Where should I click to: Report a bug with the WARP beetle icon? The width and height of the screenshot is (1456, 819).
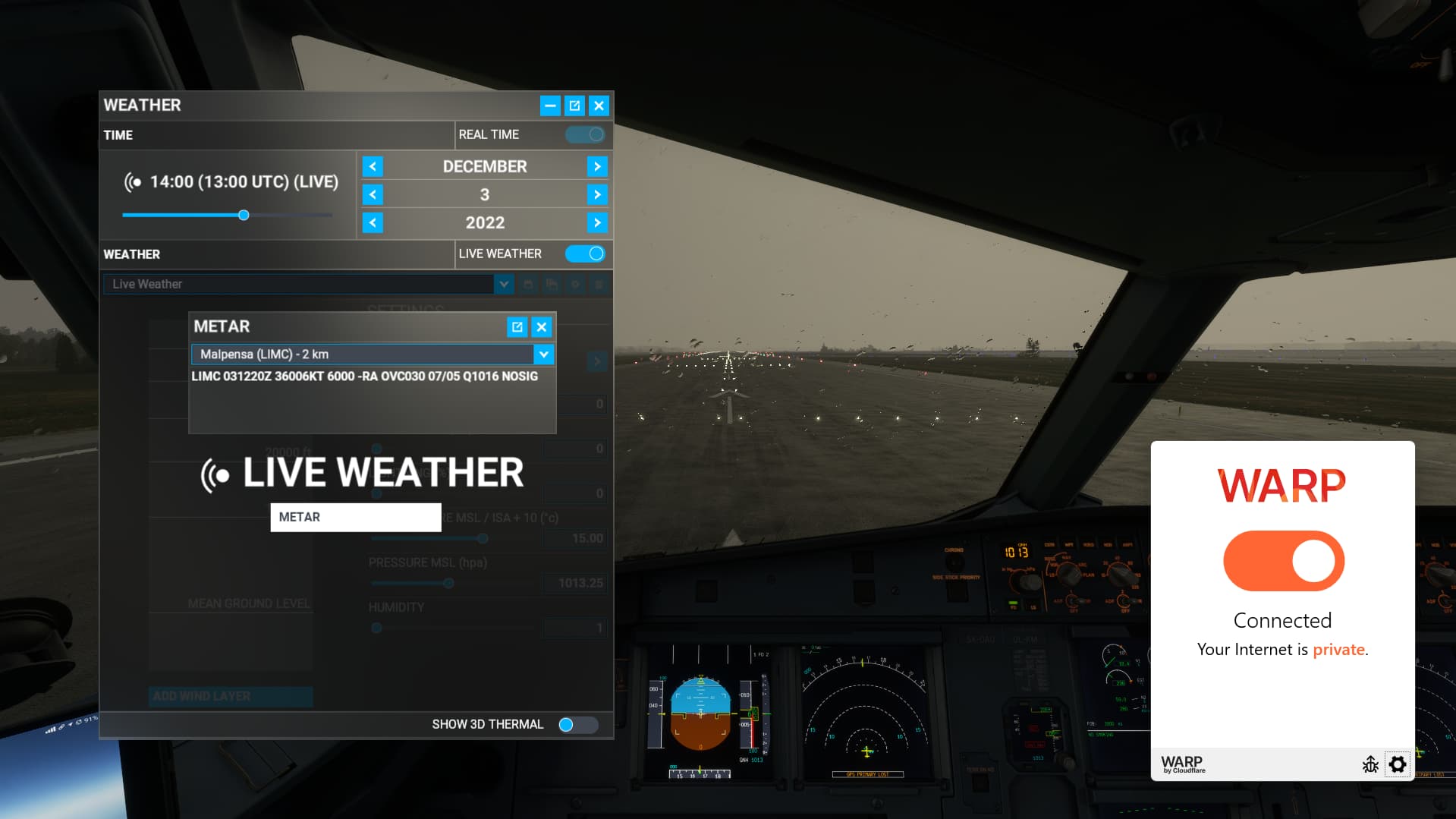pos(1370,764)
